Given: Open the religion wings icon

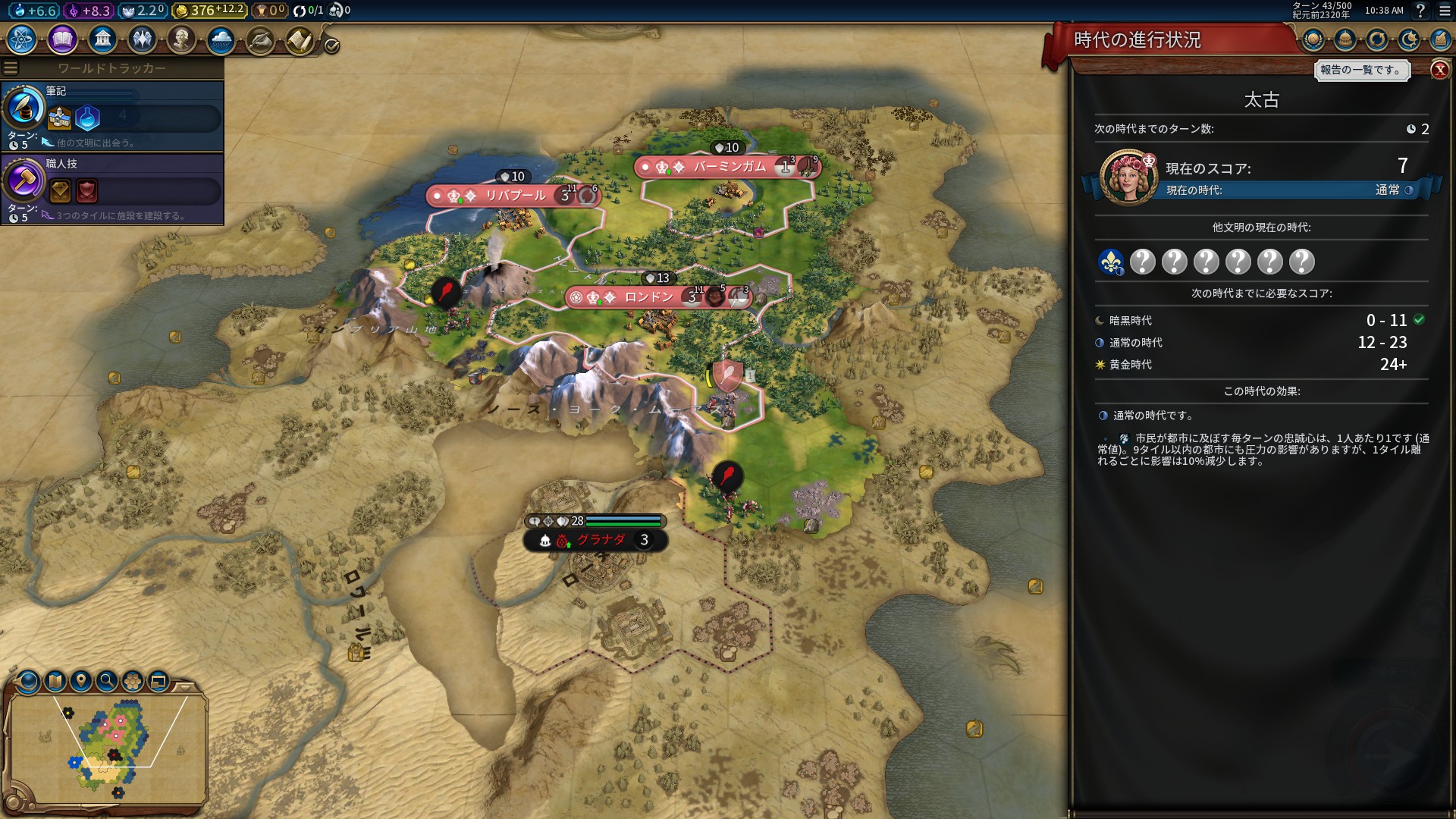Looking at the screenshot, I should coord(142,39).
